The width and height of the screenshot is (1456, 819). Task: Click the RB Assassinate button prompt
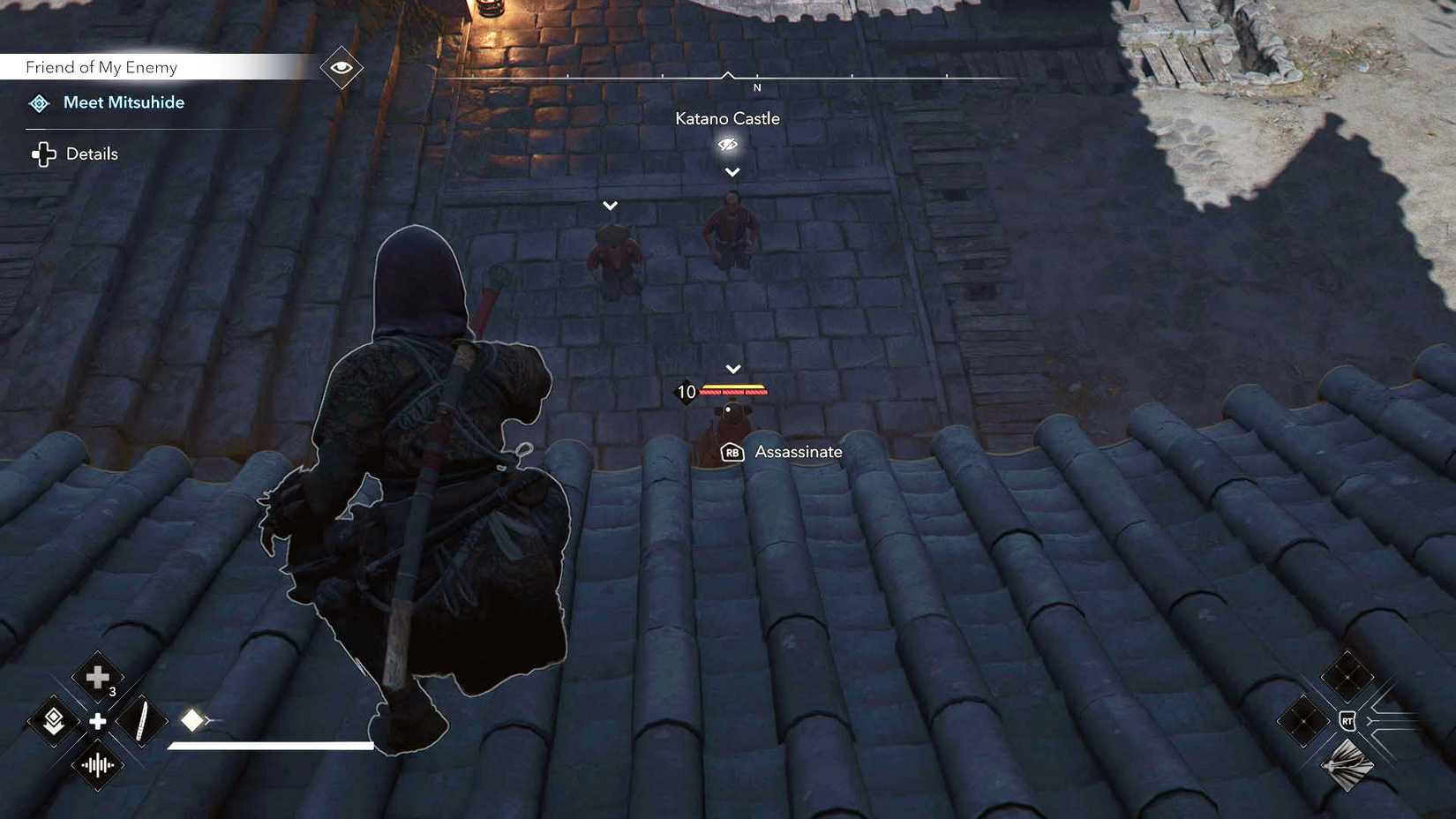(731, 451)
